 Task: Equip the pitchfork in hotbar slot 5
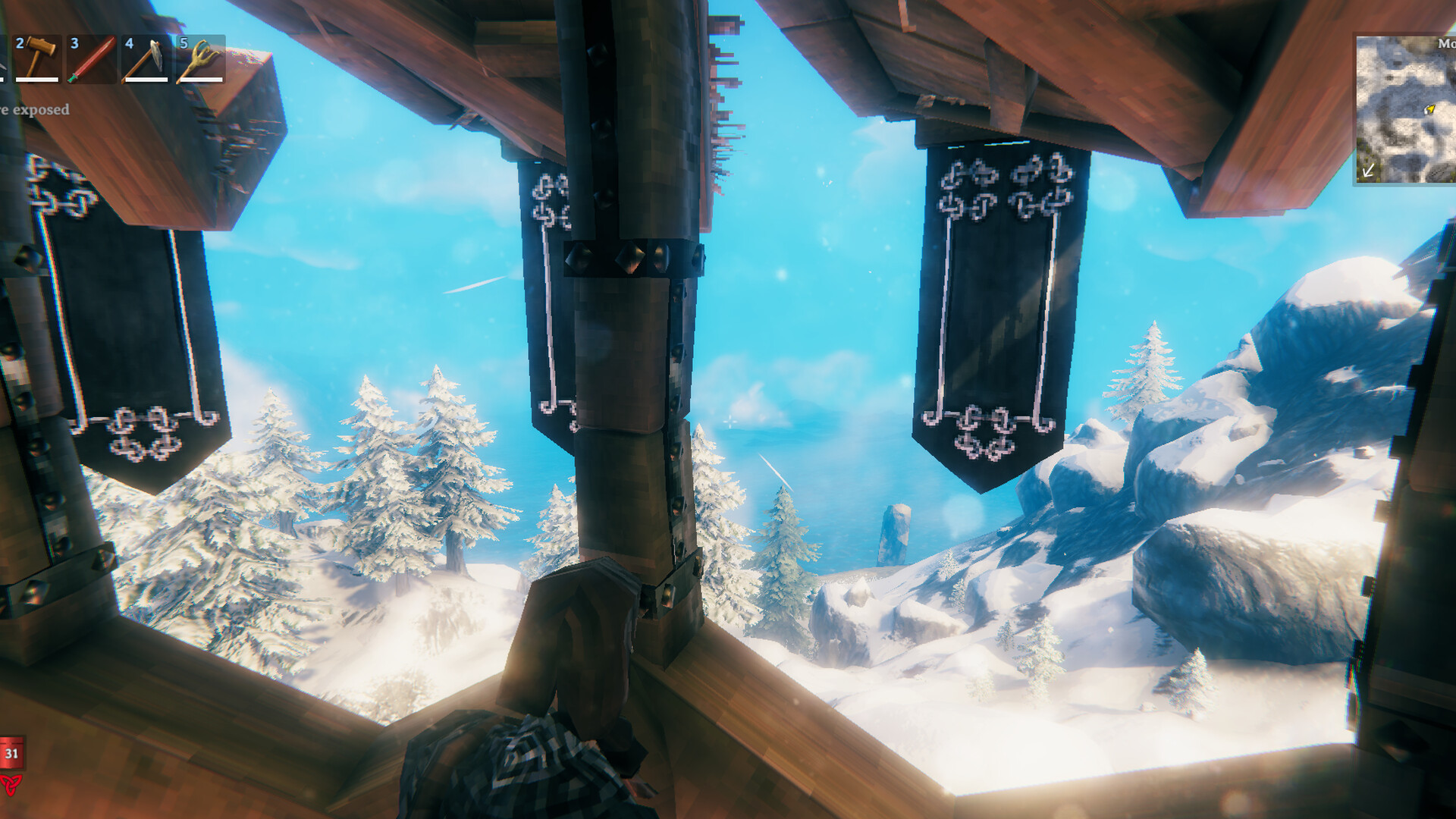coord(199,57)
